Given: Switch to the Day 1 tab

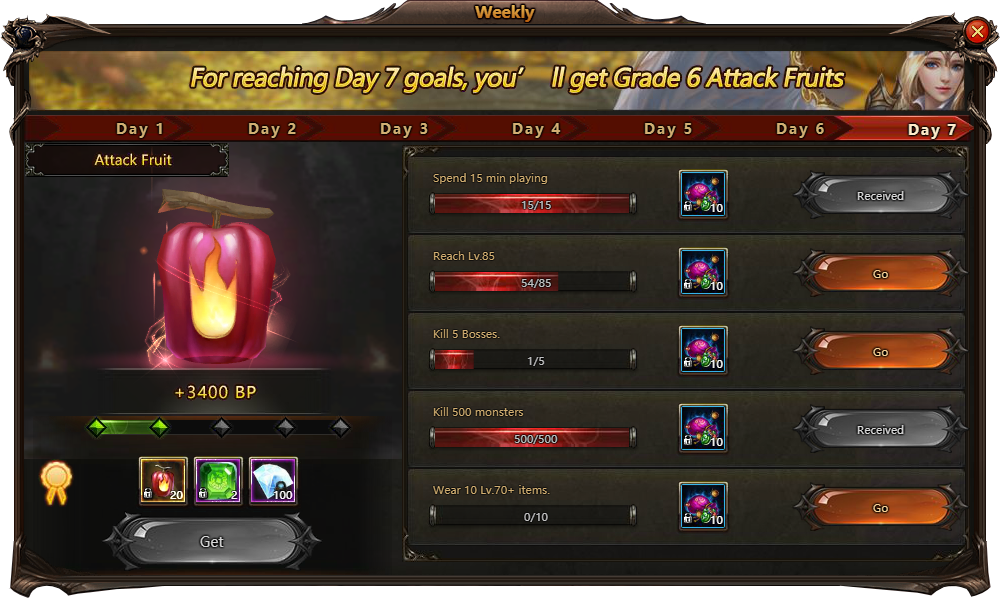Looking at the screenshot, I should (x=140, y=128).
